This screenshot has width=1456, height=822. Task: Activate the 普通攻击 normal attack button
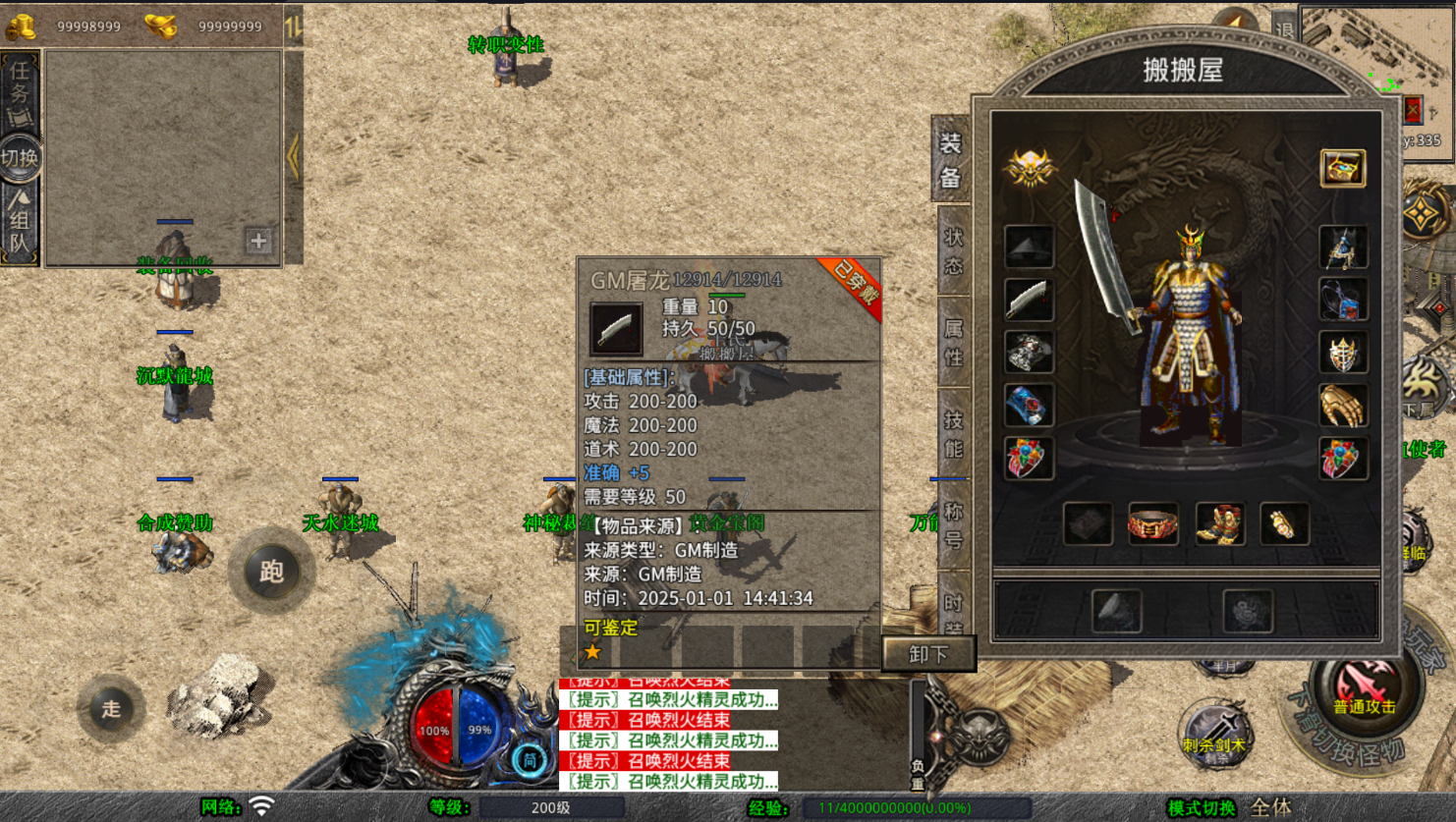[1364, 690]
